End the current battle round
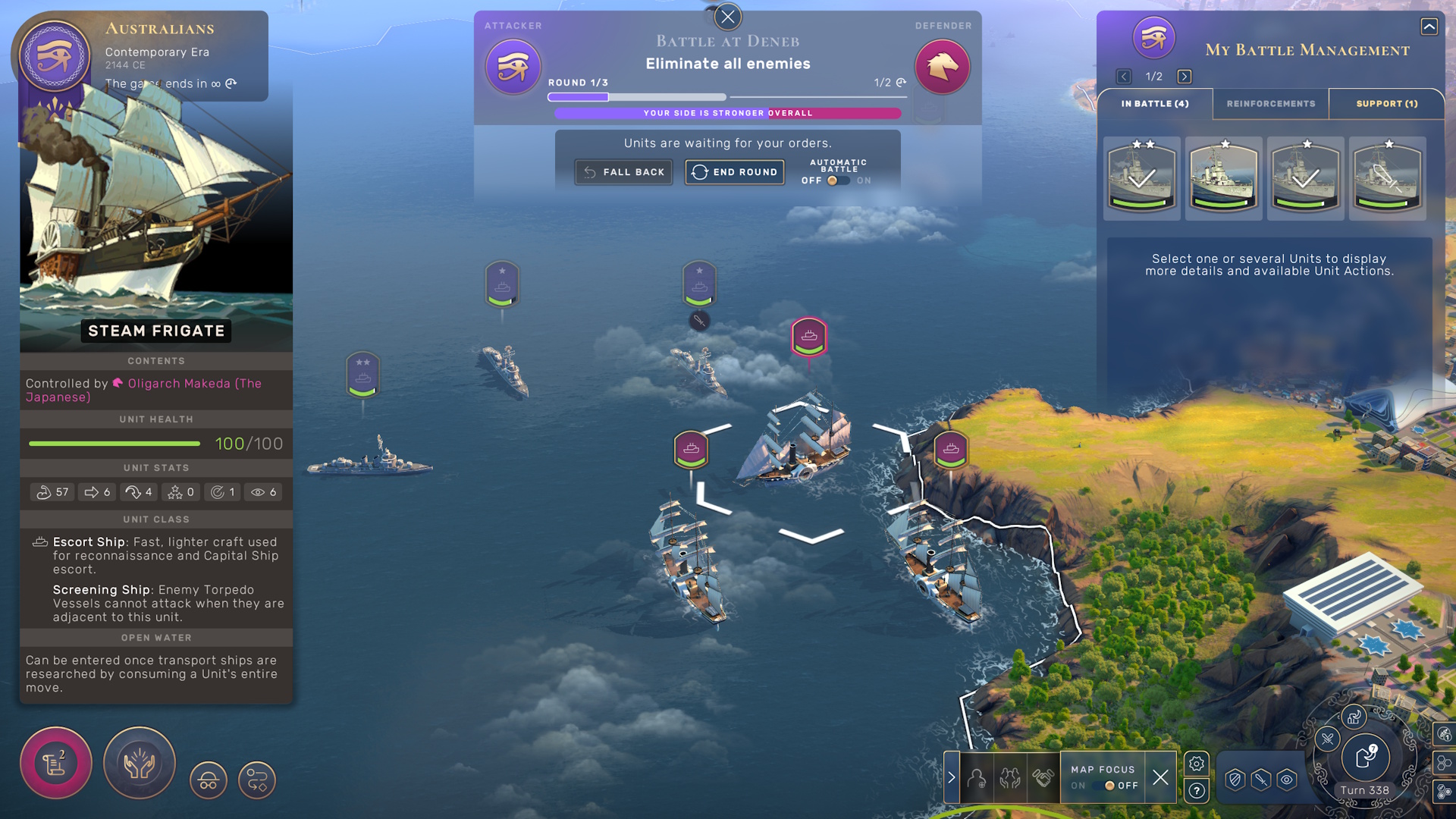Viewport: 1456px width, 819px height. [734, 172]
